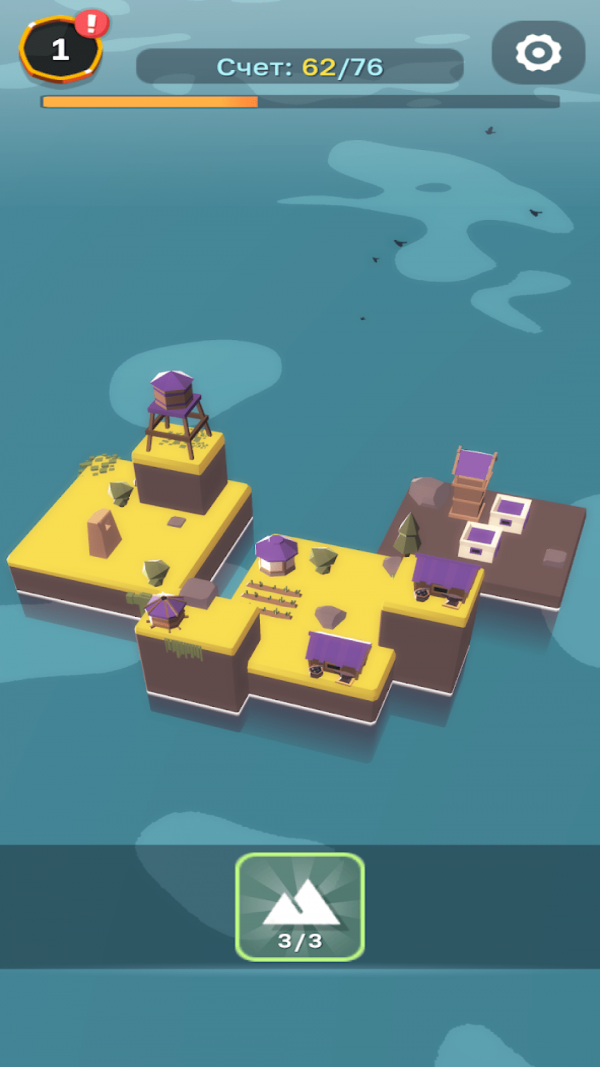Open the level badge with alert
Screen dimensions: 600x1067
(x=61, y=49)
